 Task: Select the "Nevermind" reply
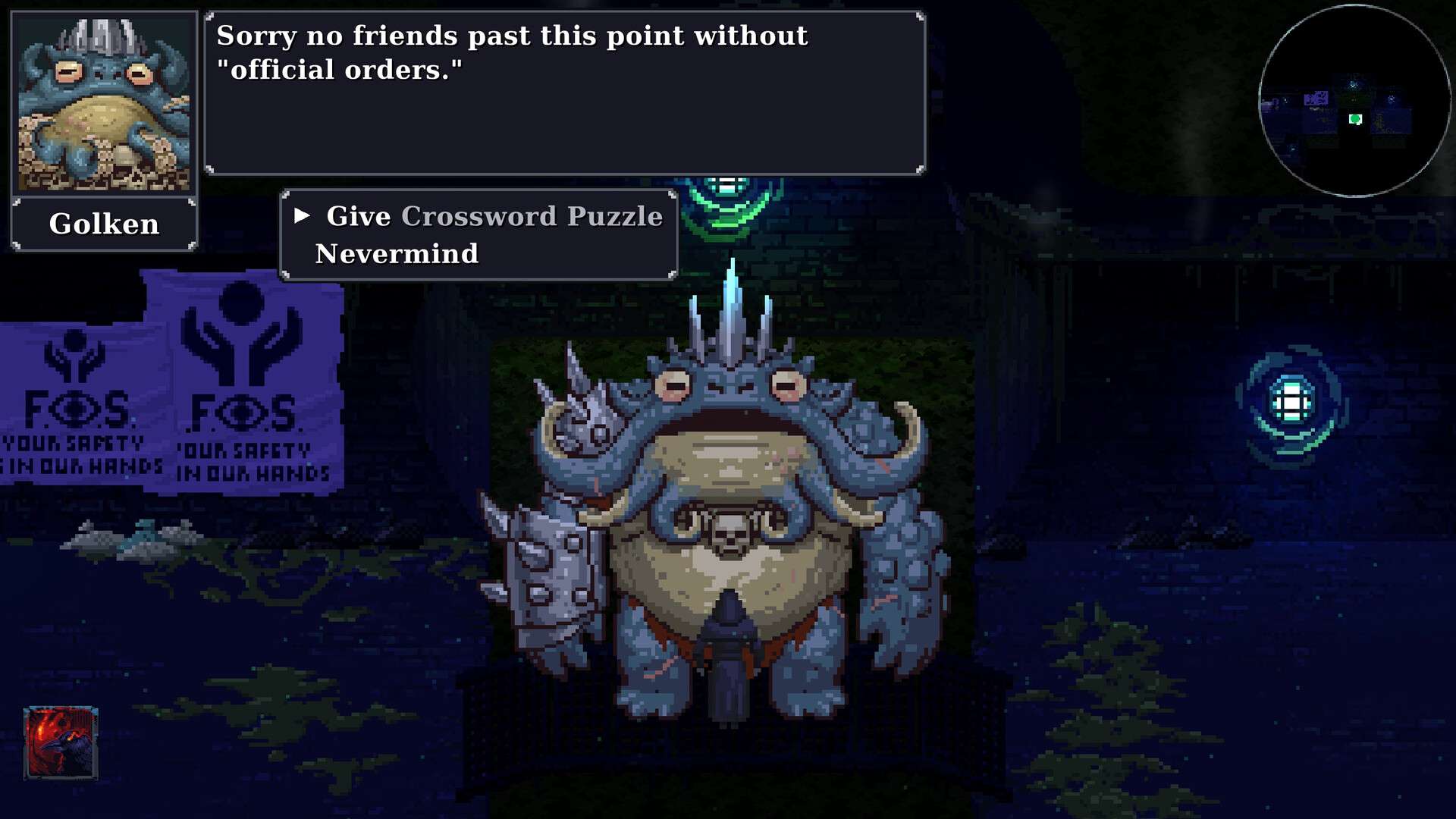pyautogui.click(x=397, y=254)
